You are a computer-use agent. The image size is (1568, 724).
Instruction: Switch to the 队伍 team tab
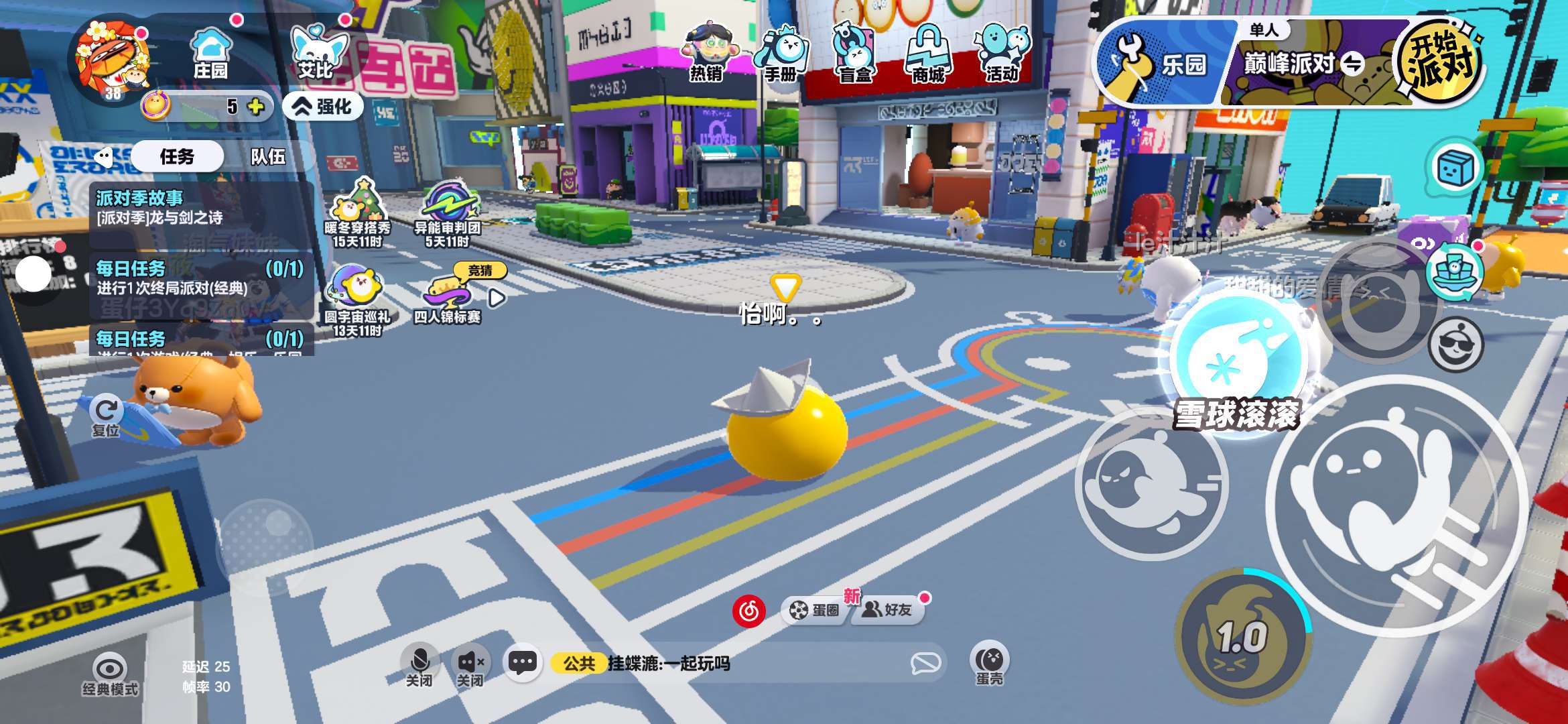tap(268, 157)
